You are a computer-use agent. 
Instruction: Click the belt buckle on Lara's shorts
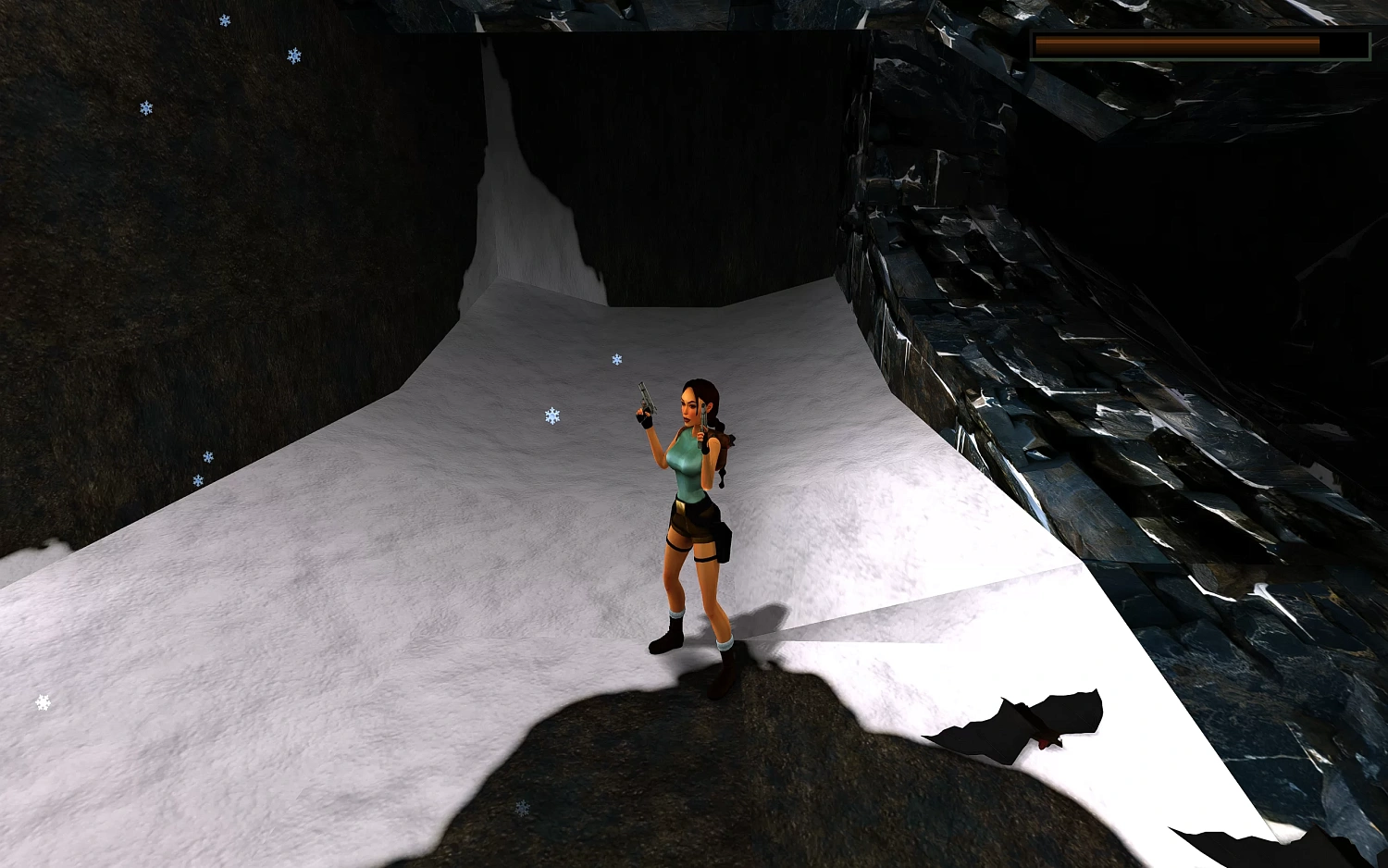[x=682, y=508]
